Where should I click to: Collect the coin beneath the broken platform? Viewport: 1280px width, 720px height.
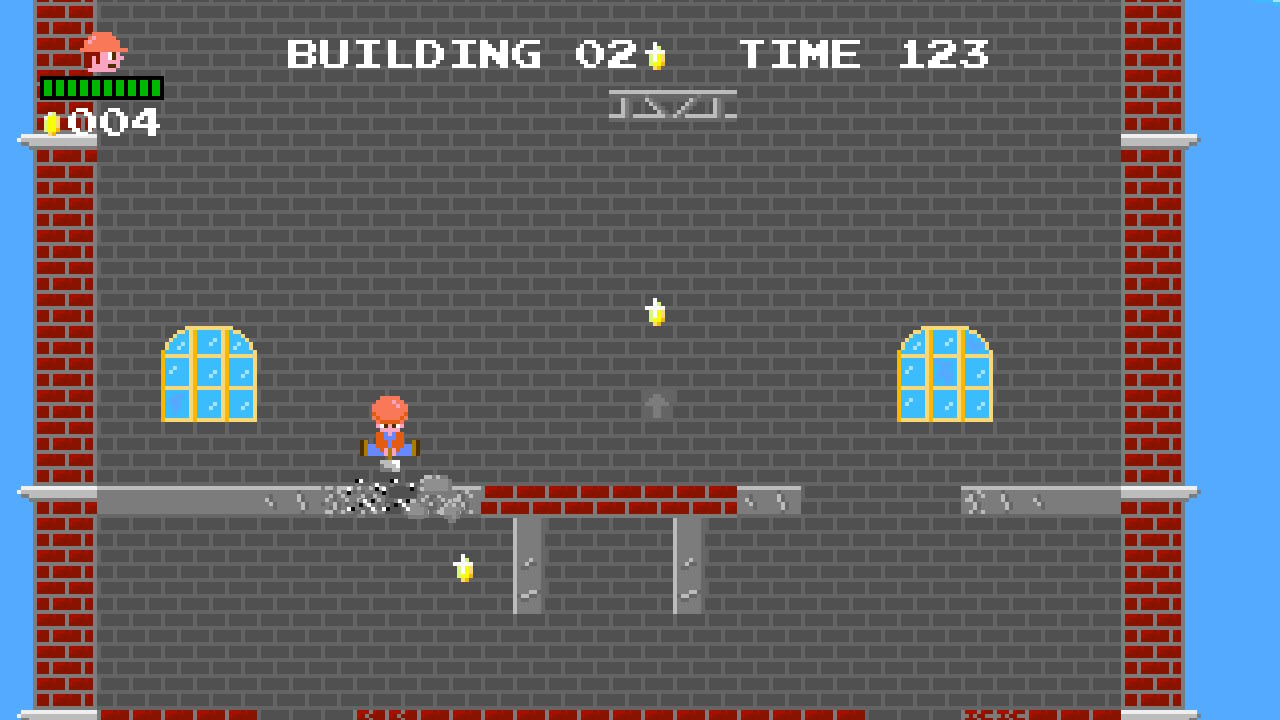coord(462,566)
